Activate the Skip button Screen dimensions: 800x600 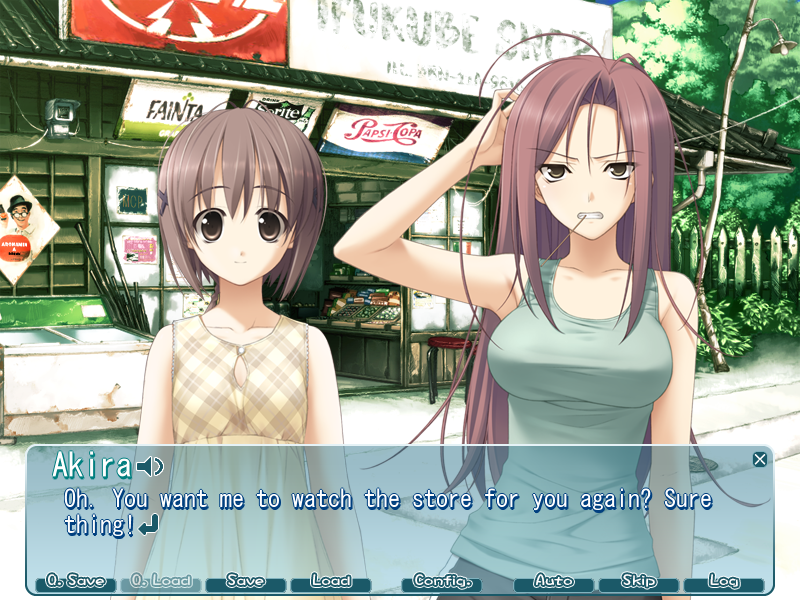click(638, 581)
